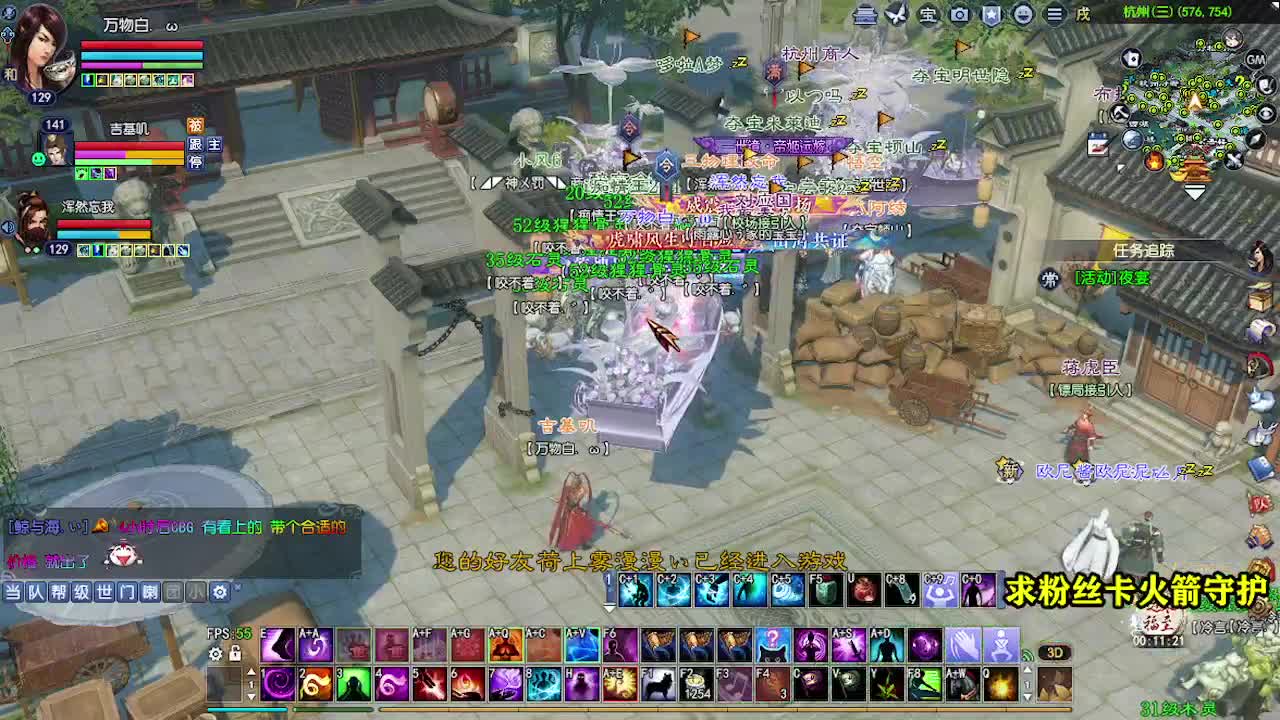Open the [活动]夜宴 quest in task tracker
This screenshot has height=720, width=1280.
pyautogui.click(x=1111, y=277)
